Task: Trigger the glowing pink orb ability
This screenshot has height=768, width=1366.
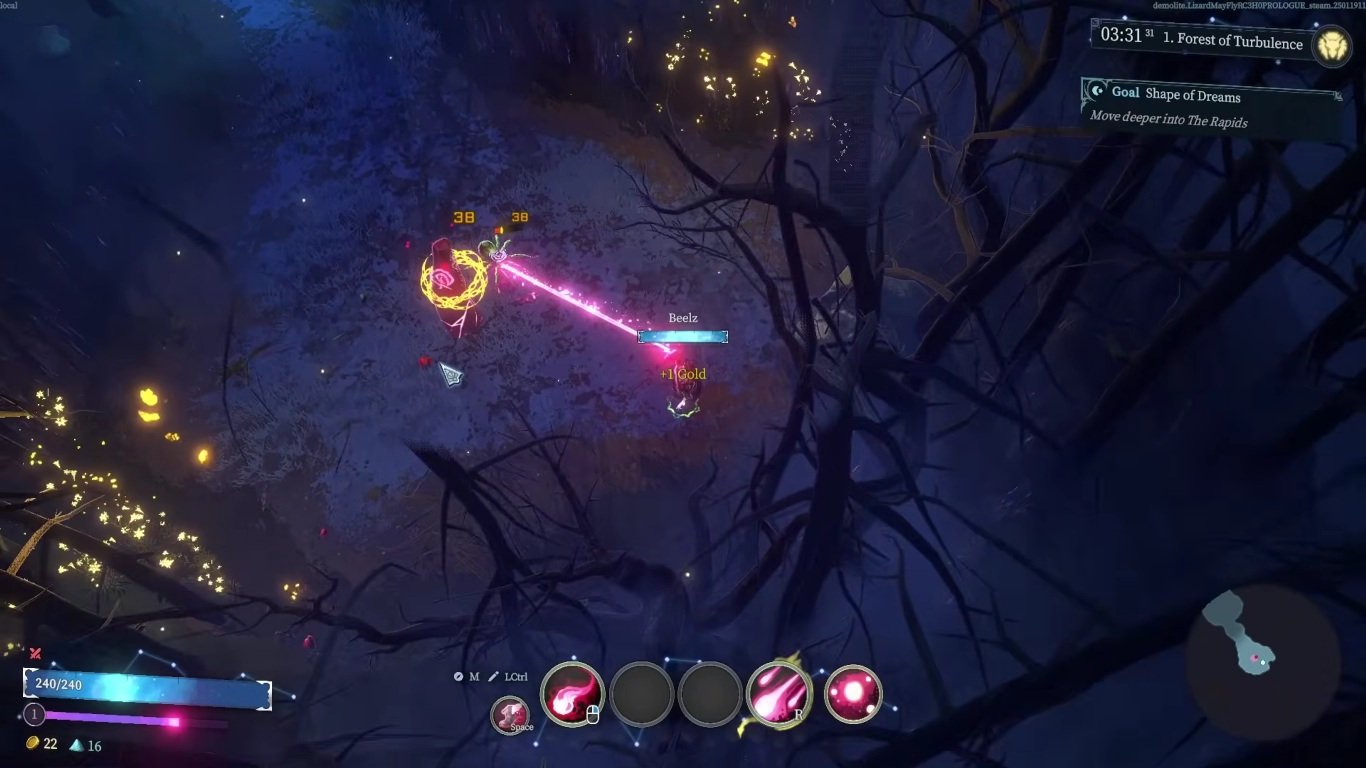Action: tap(852, 694)
